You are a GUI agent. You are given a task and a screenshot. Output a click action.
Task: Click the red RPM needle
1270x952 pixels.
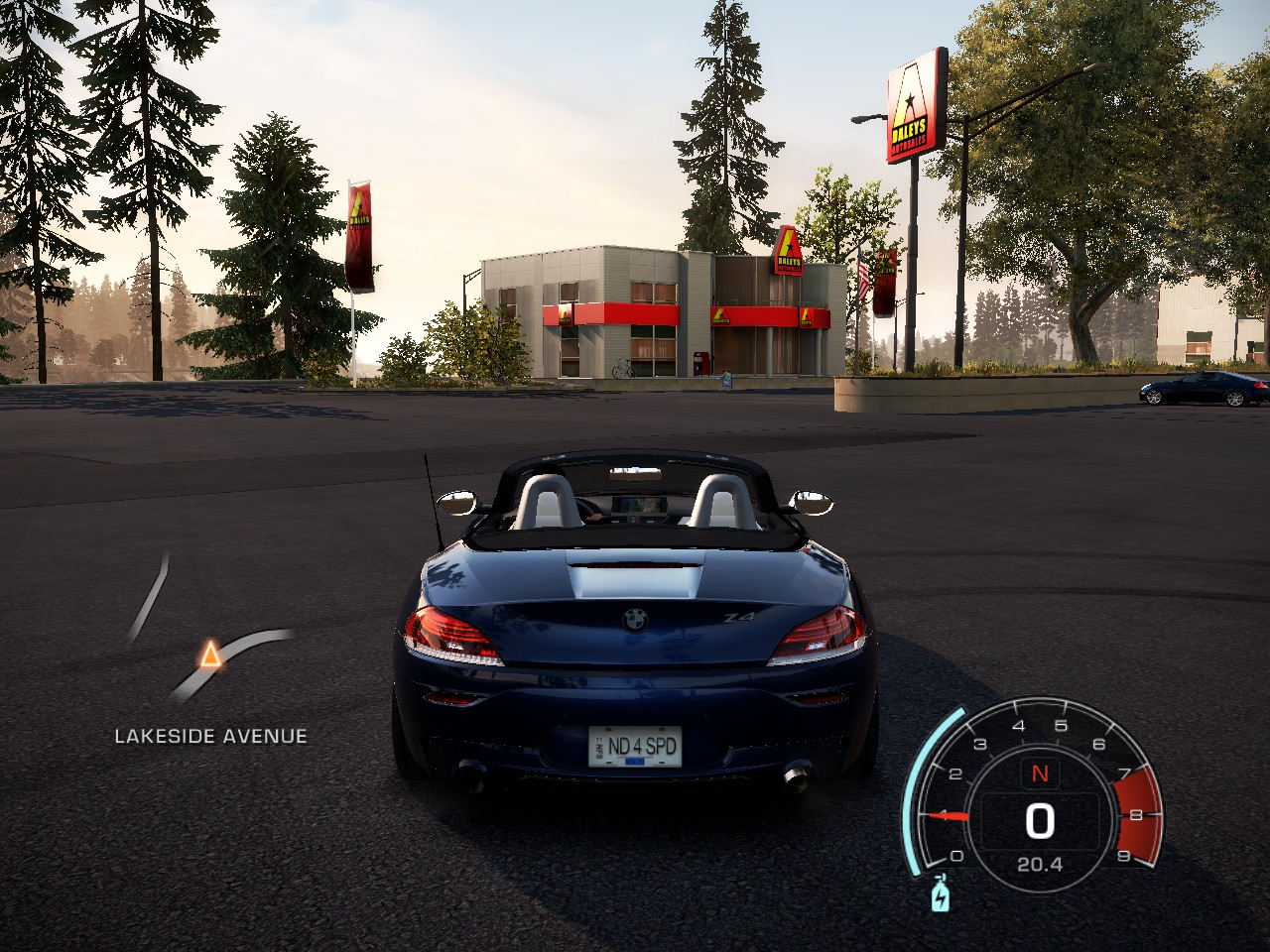click(950, 813)
